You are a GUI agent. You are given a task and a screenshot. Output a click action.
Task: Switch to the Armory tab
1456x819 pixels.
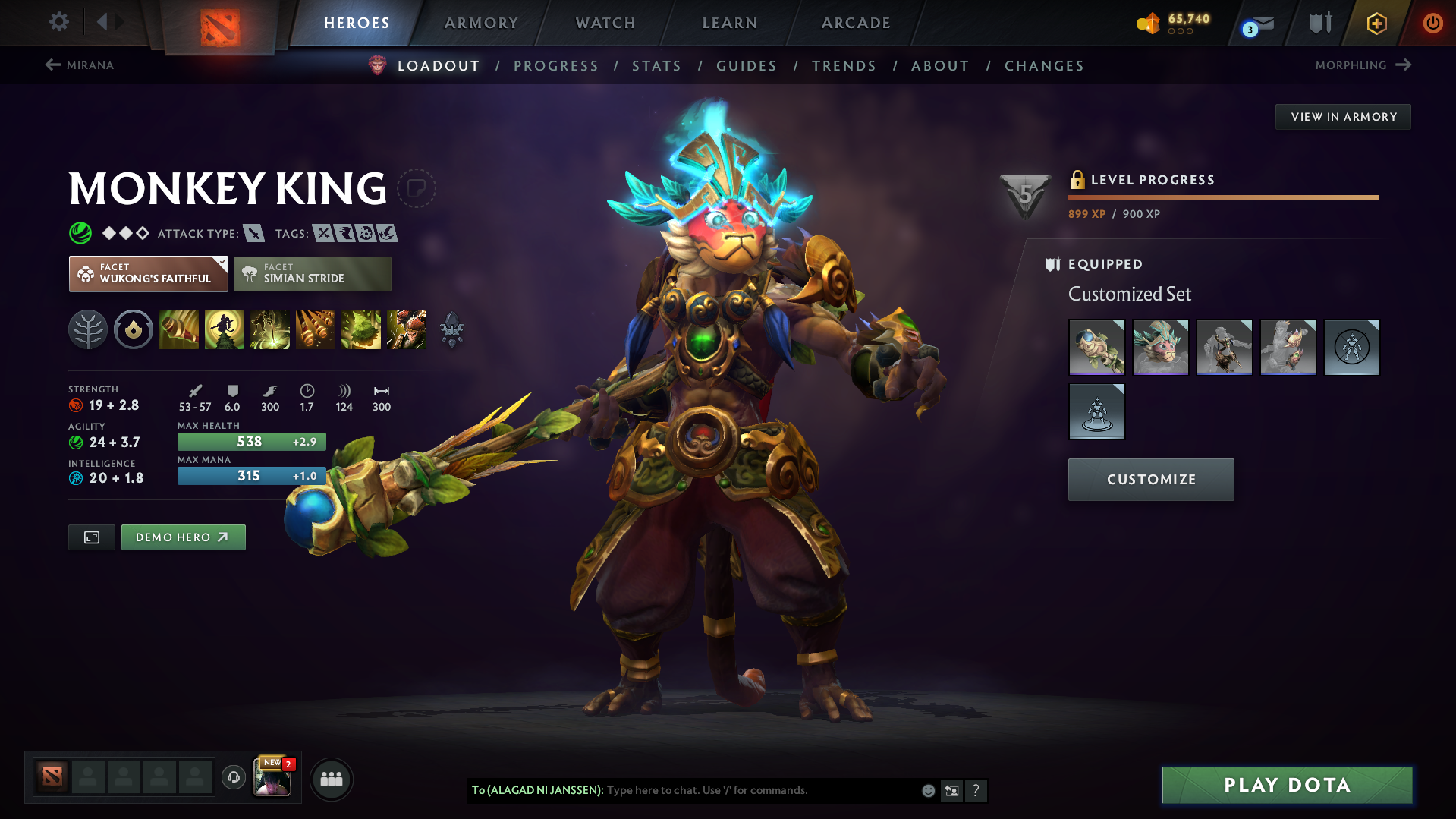[x=481, y=23]
